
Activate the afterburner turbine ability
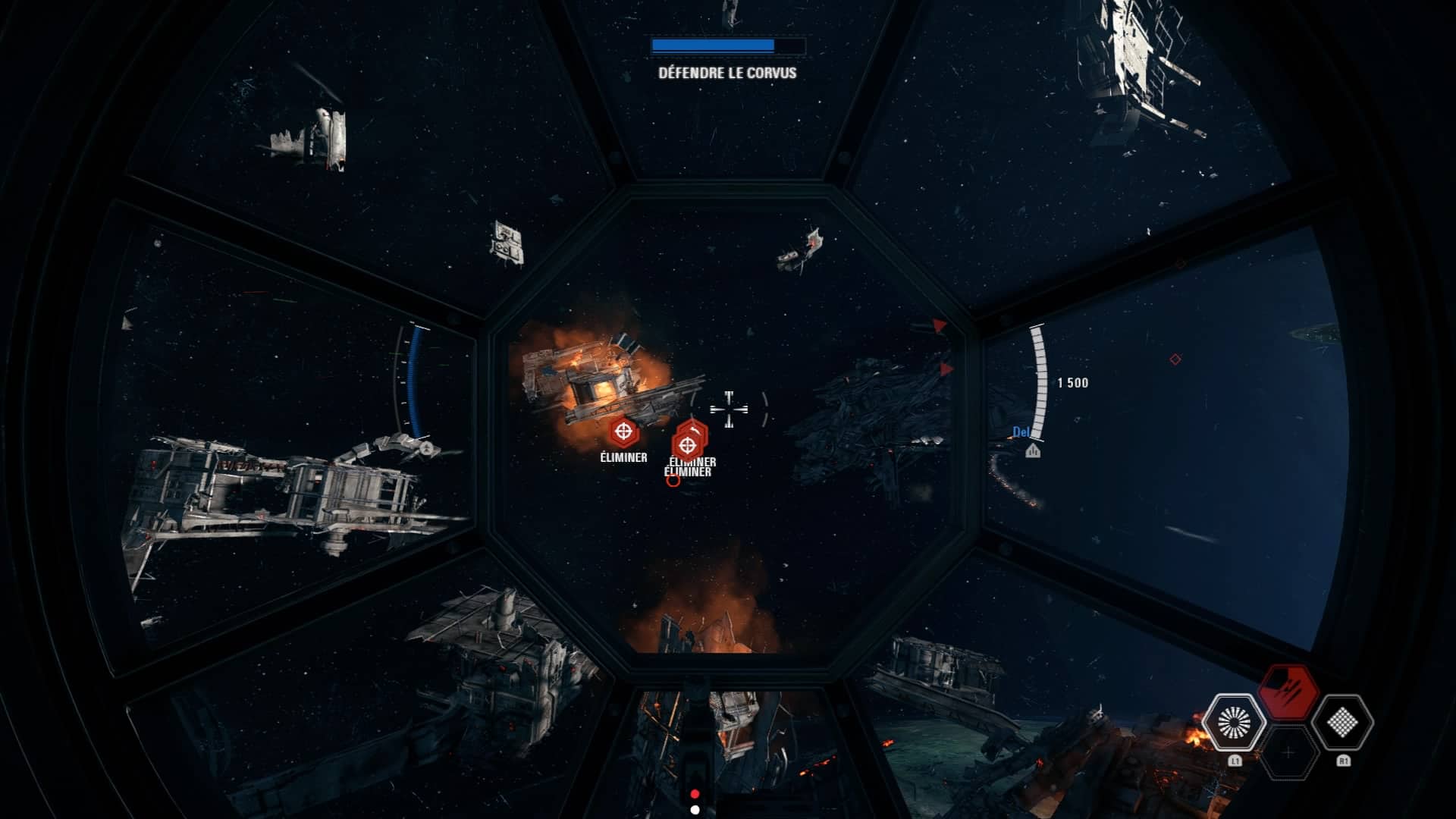click(1234, 722)
